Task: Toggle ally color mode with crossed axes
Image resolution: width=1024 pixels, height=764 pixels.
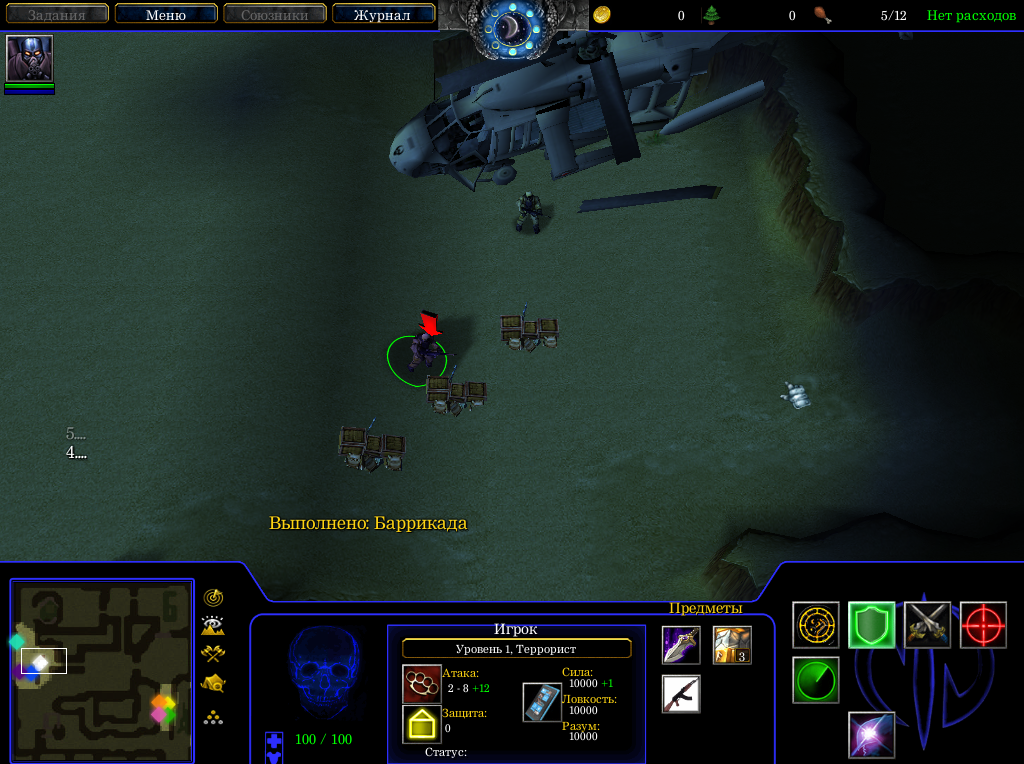Action: coord(213,654)
